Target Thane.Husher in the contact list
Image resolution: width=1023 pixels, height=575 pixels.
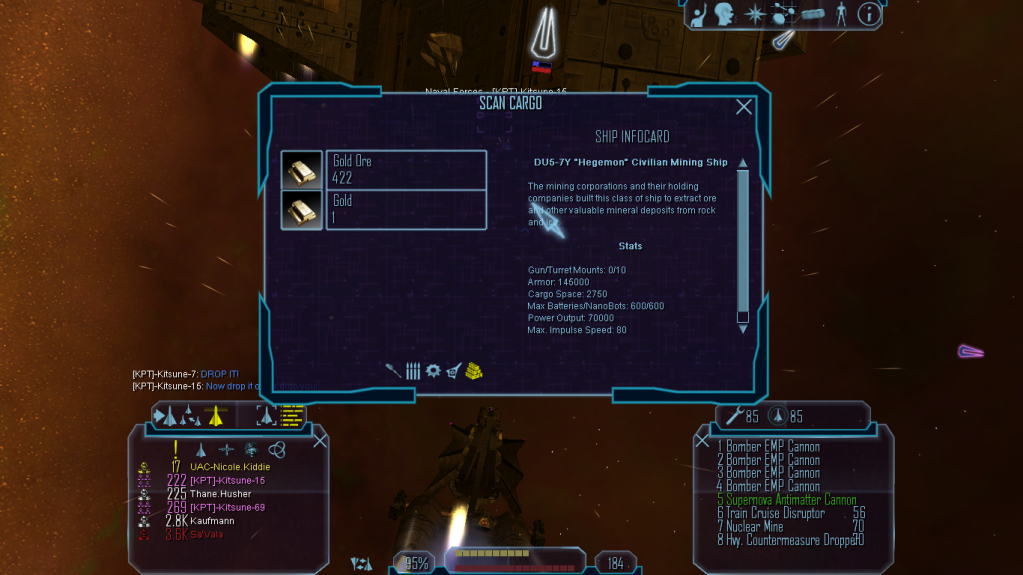tap(220, 494)
